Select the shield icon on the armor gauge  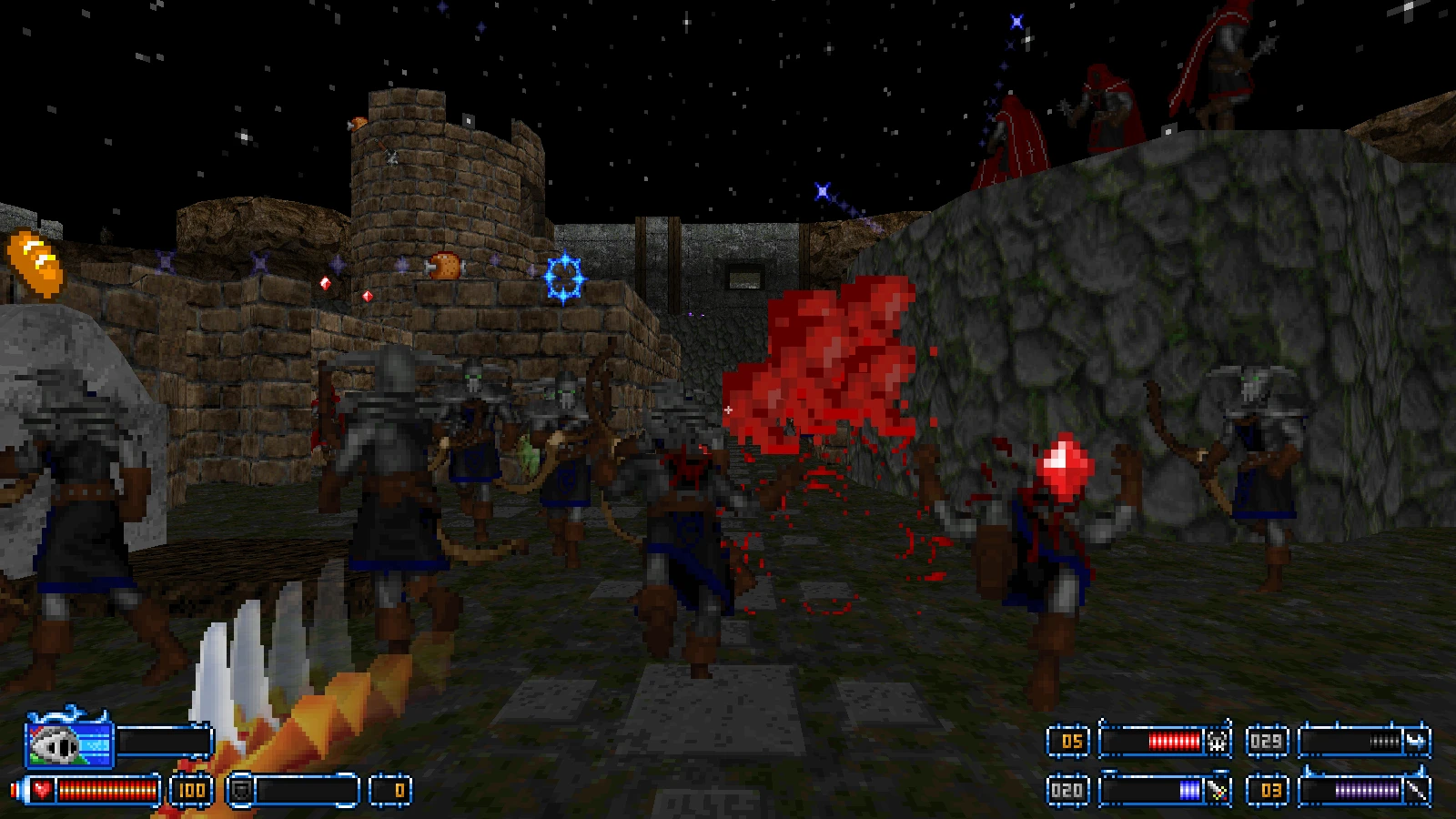(243, 790)
